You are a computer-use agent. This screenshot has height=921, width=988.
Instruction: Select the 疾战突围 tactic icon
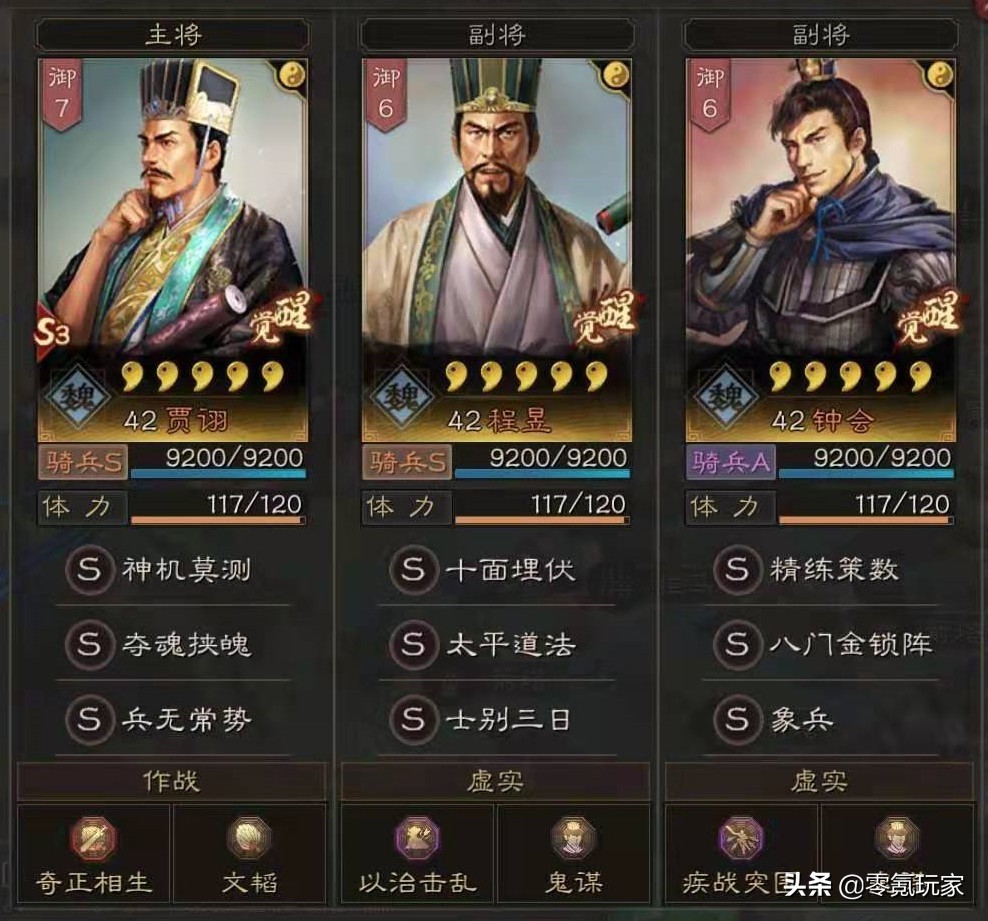click(741, 838)
